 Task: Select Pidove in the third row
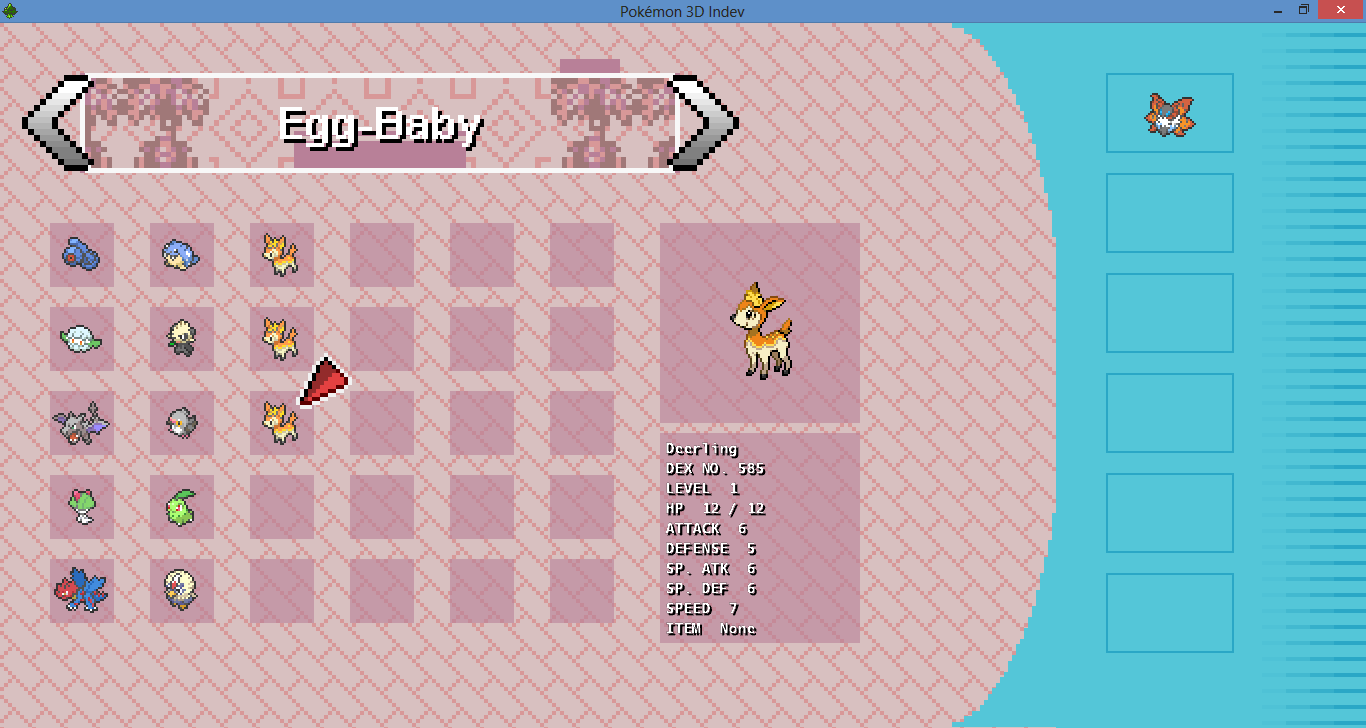181,423
